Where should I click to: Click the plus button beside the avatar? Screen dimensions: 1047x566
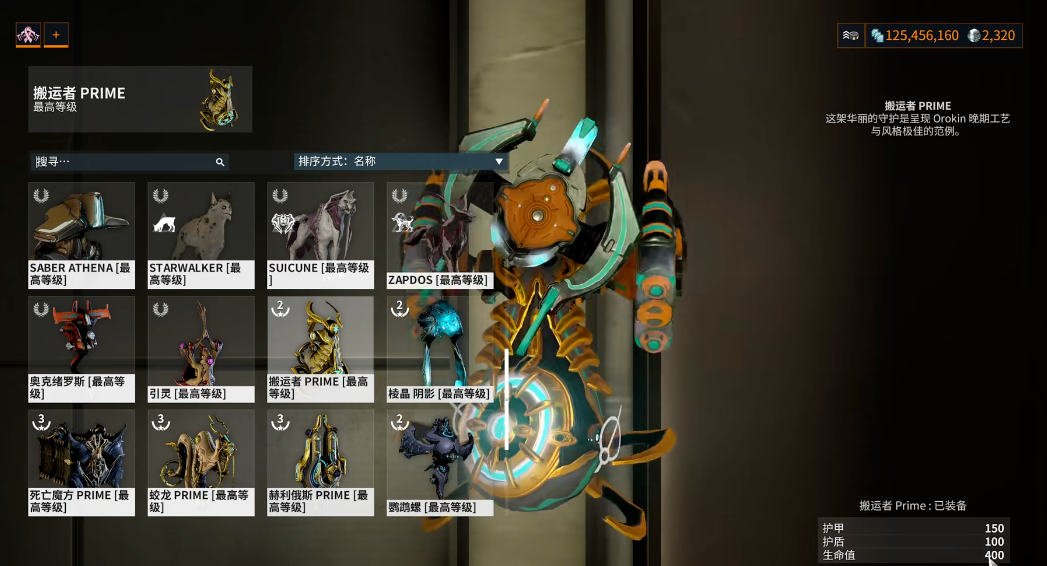(x=56, y=35)
